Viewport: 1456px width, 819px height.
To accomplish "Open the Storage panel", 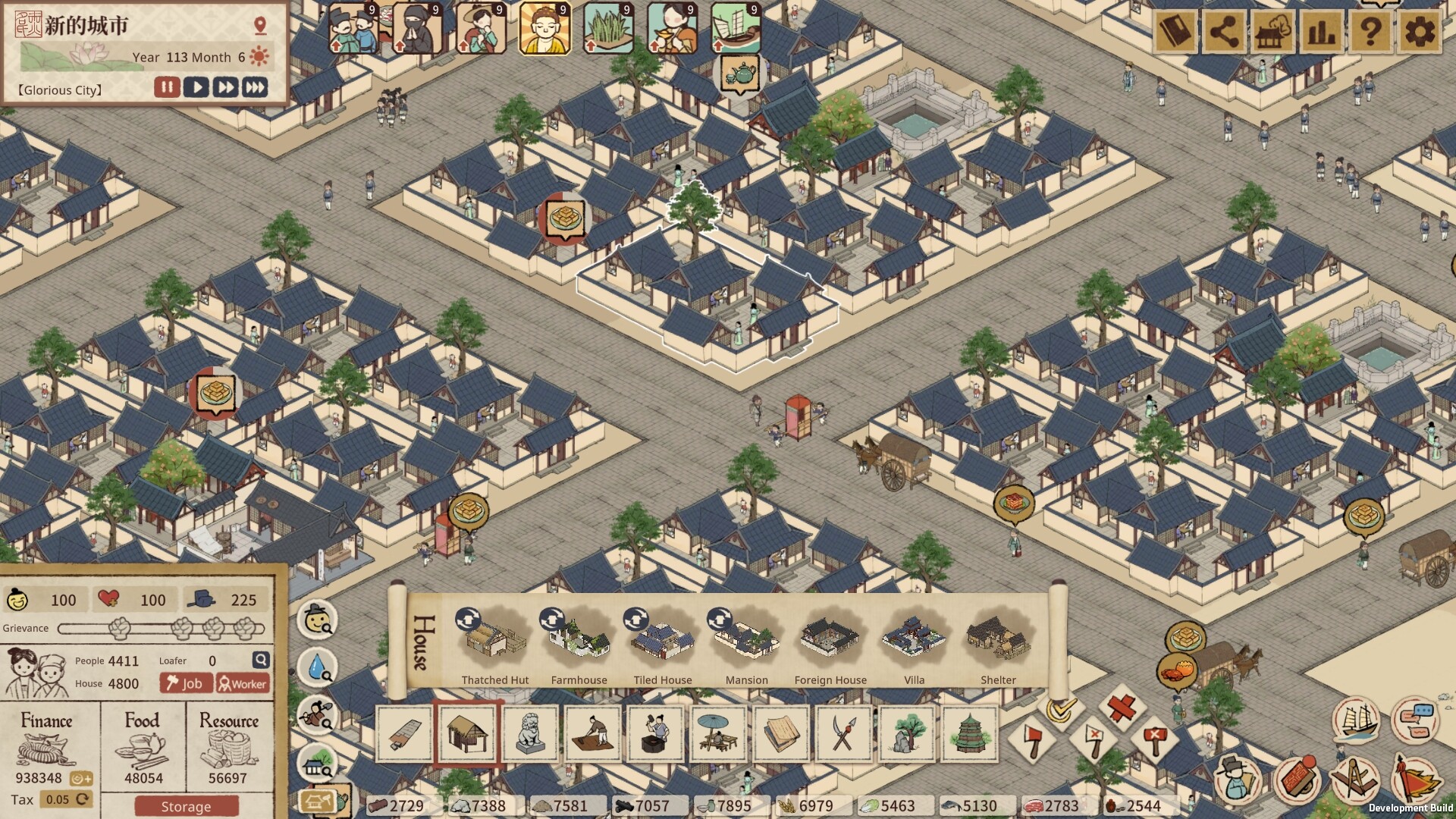I will 186,806.
